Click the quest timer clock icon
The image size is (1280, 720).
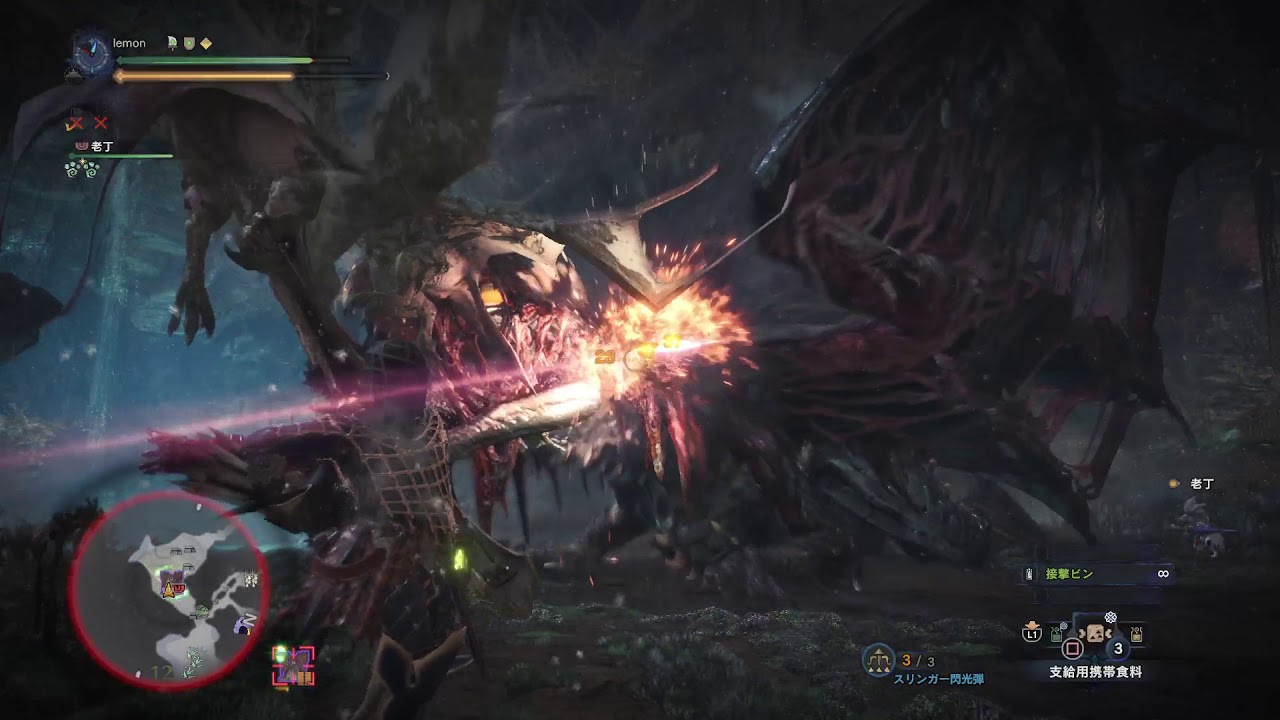click(91, 56)
